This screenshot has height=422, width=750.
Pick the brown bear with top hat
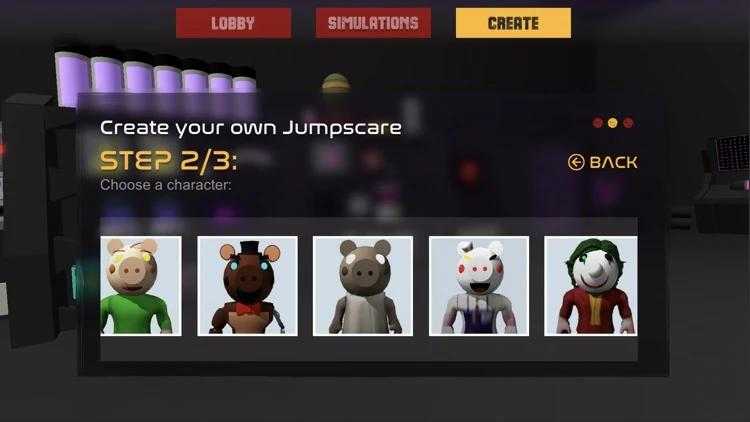click(x=247, y=286)
